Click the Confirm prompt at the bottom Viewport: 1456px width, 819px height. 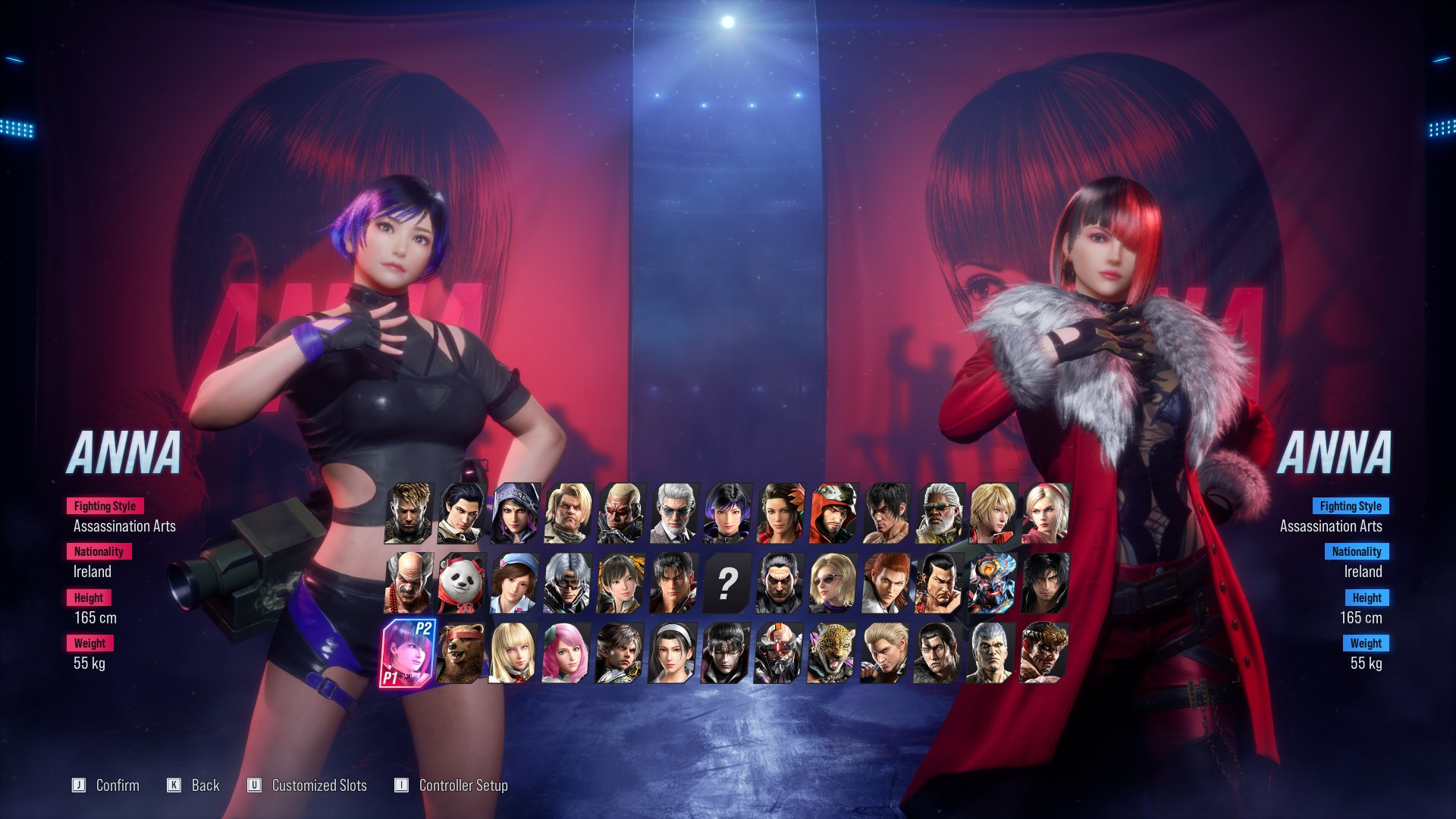[x=118, y=786]
